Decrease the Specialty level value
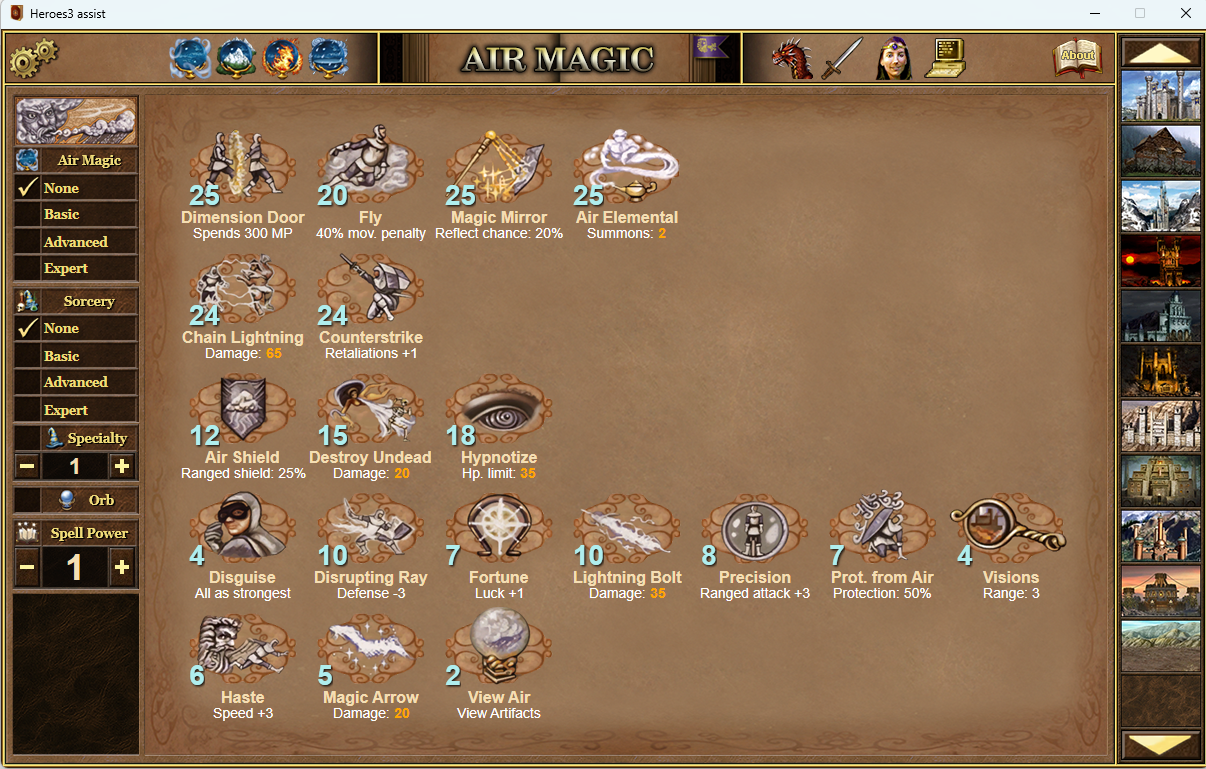The width and height of the screenshot is (1206, 769). click(x=27, y=466)
